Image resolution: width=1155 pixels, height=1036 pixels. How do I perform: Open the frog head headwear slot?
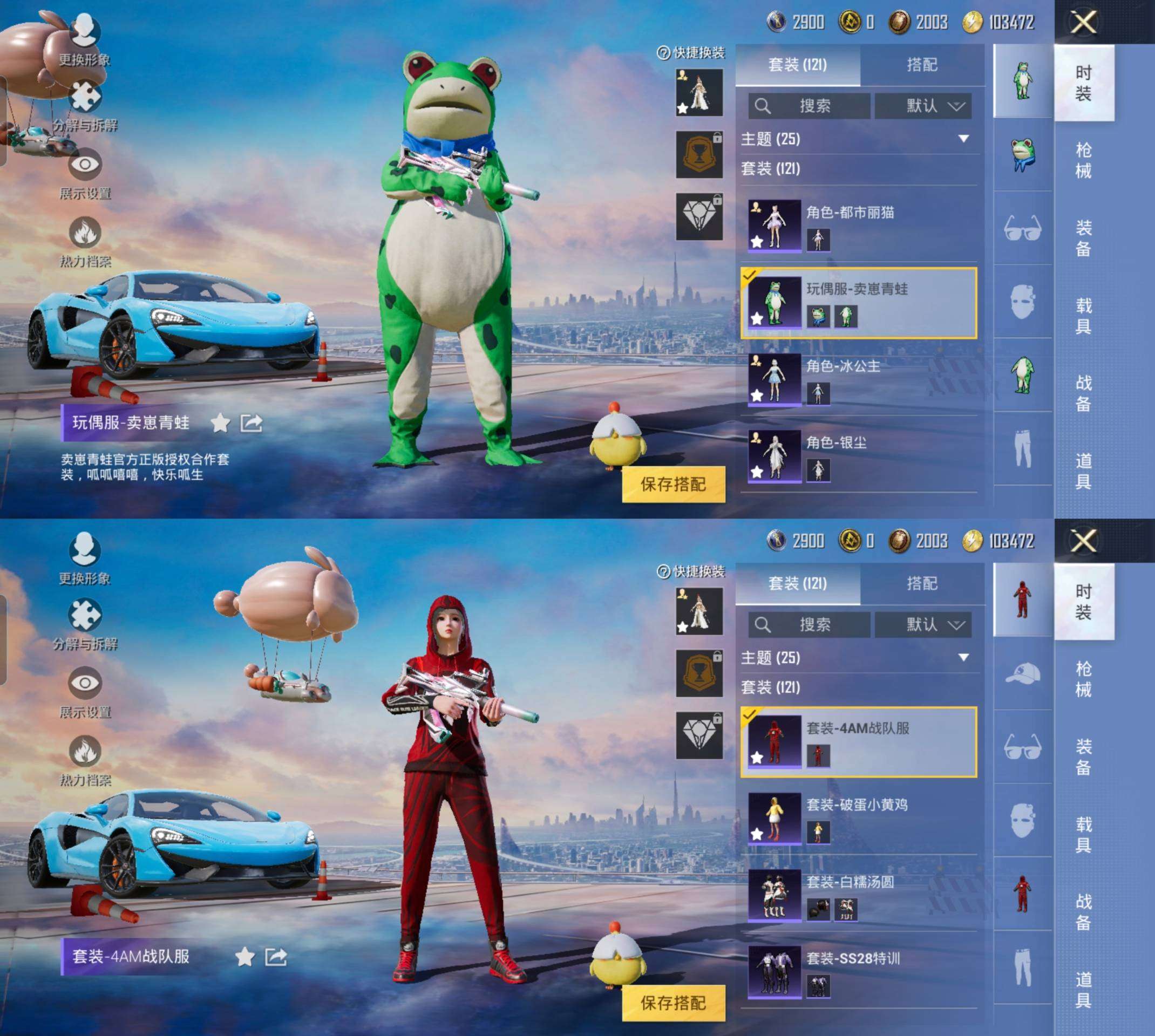click(x=1022, y=154)
